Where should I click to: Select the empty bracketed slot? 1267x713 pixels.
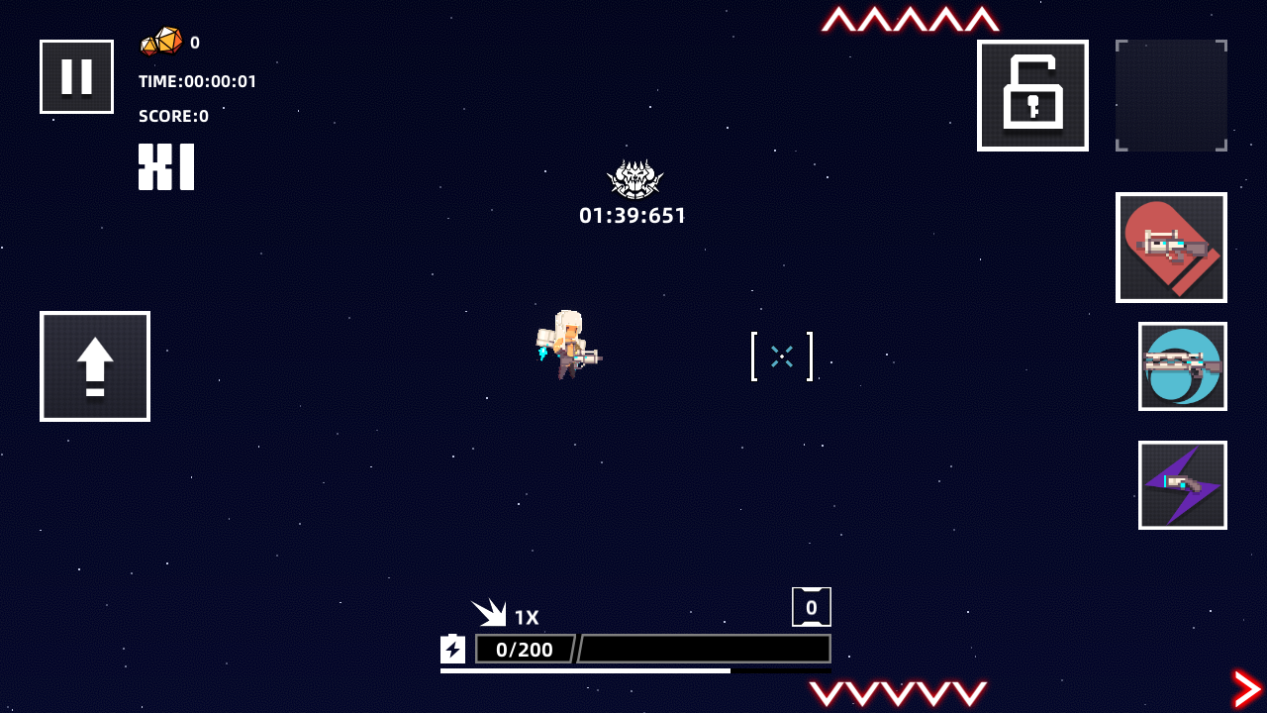click(x=1171, y=96)
